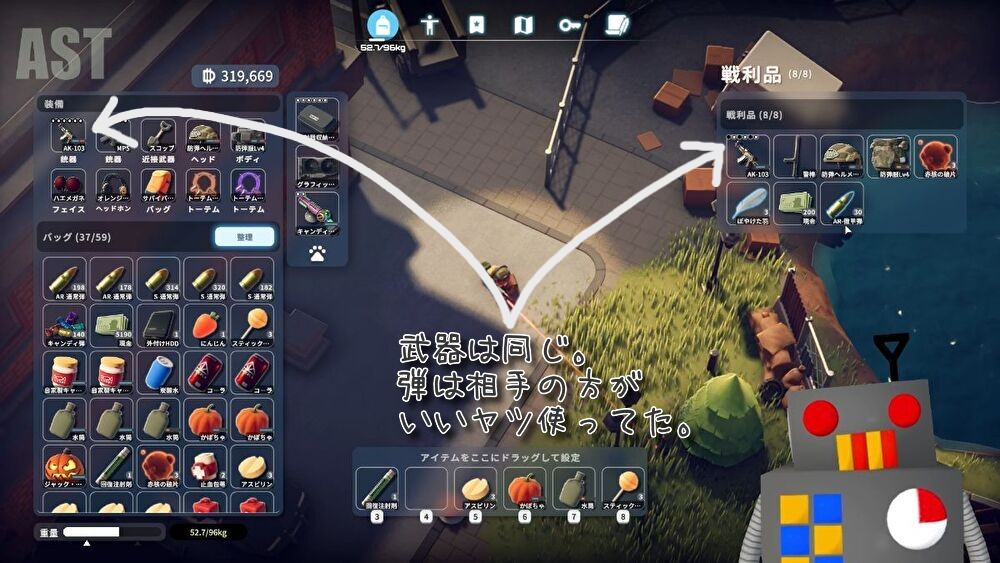This screenshot has height=563, width=1000.
Task: Open the key tab icon
Action: 569,25
